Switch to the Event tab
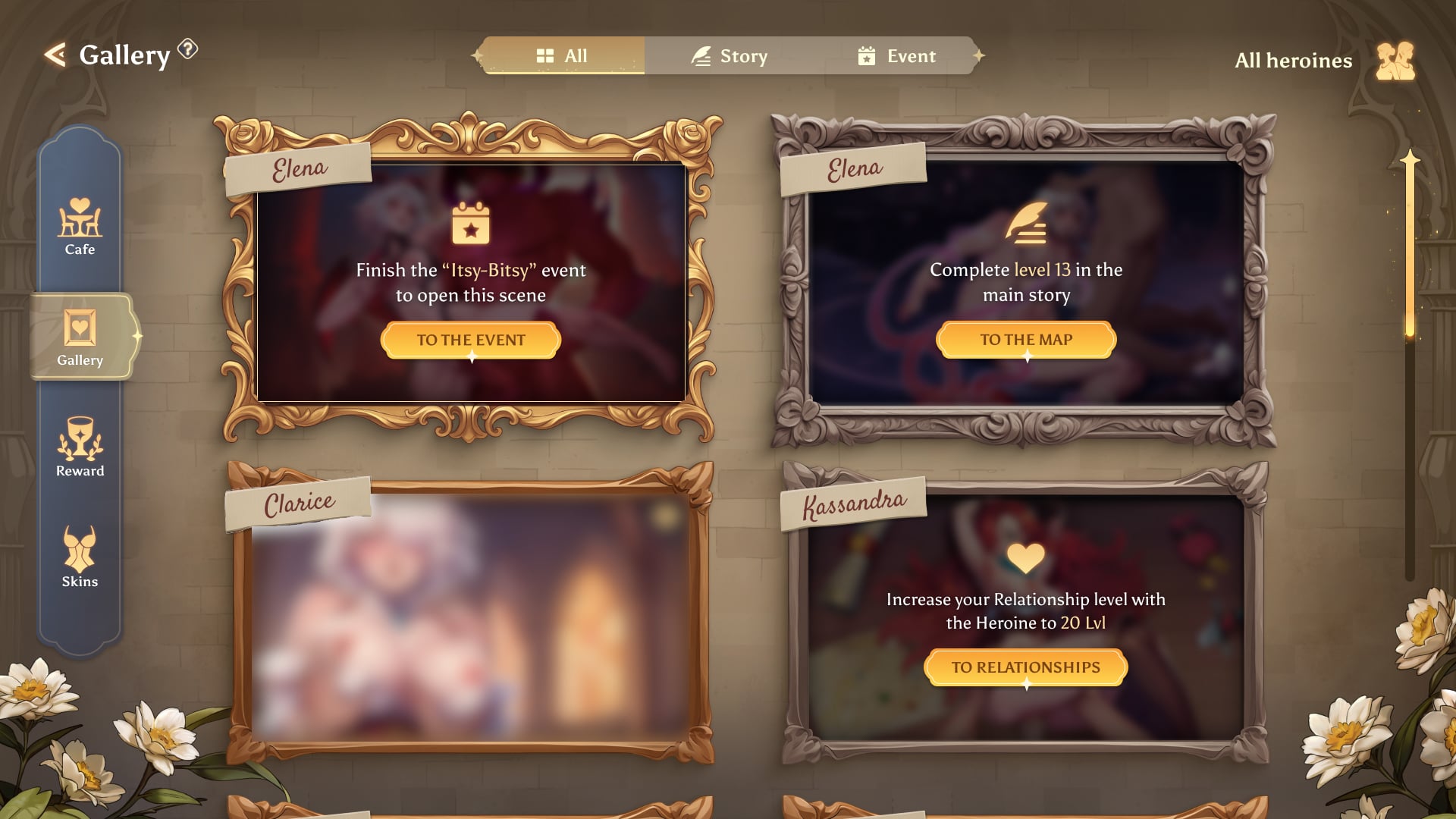The height and width of the screenshot is (819, 1456). pyautogui.click(x=896, y=56)
